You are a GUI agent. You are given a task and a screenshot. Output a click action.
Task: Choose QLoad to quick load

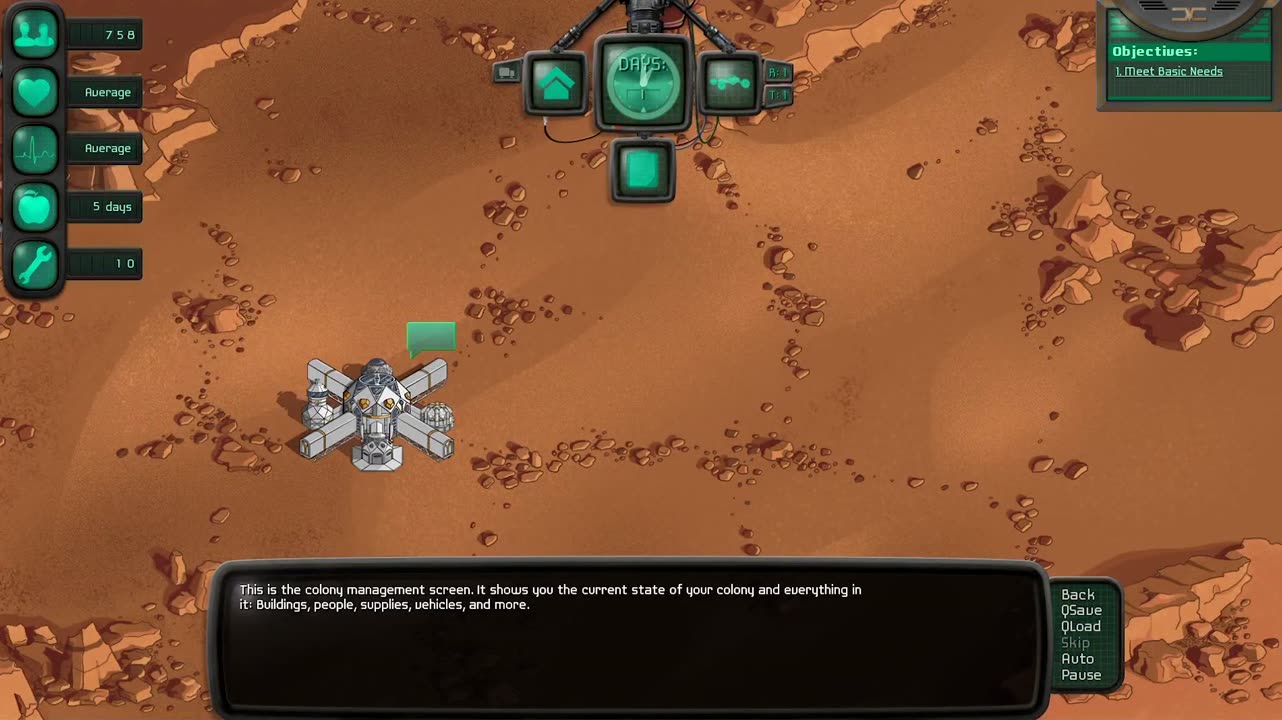tap(1081, 627)
